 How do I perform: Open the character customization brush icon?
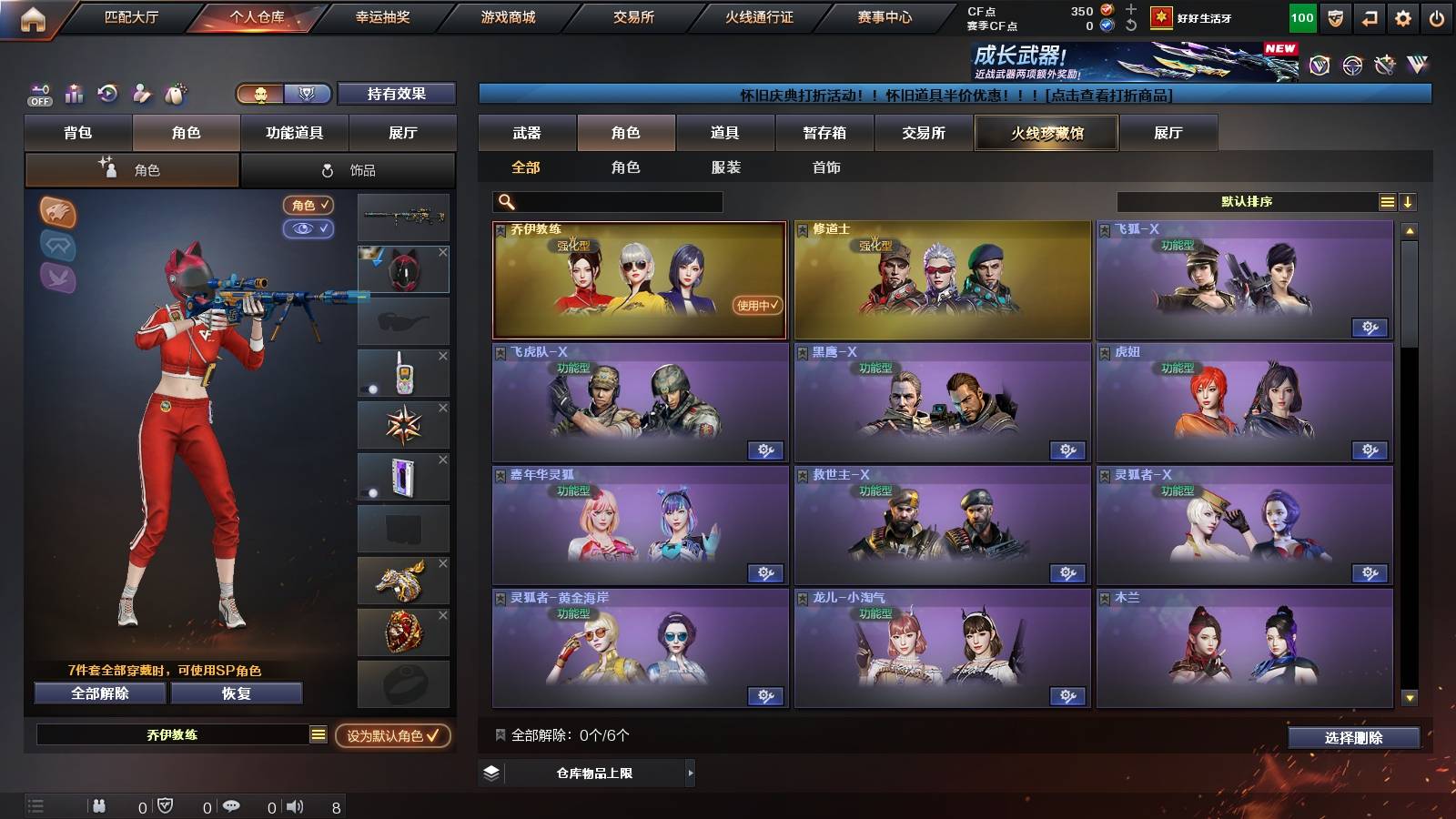(142, 94)
